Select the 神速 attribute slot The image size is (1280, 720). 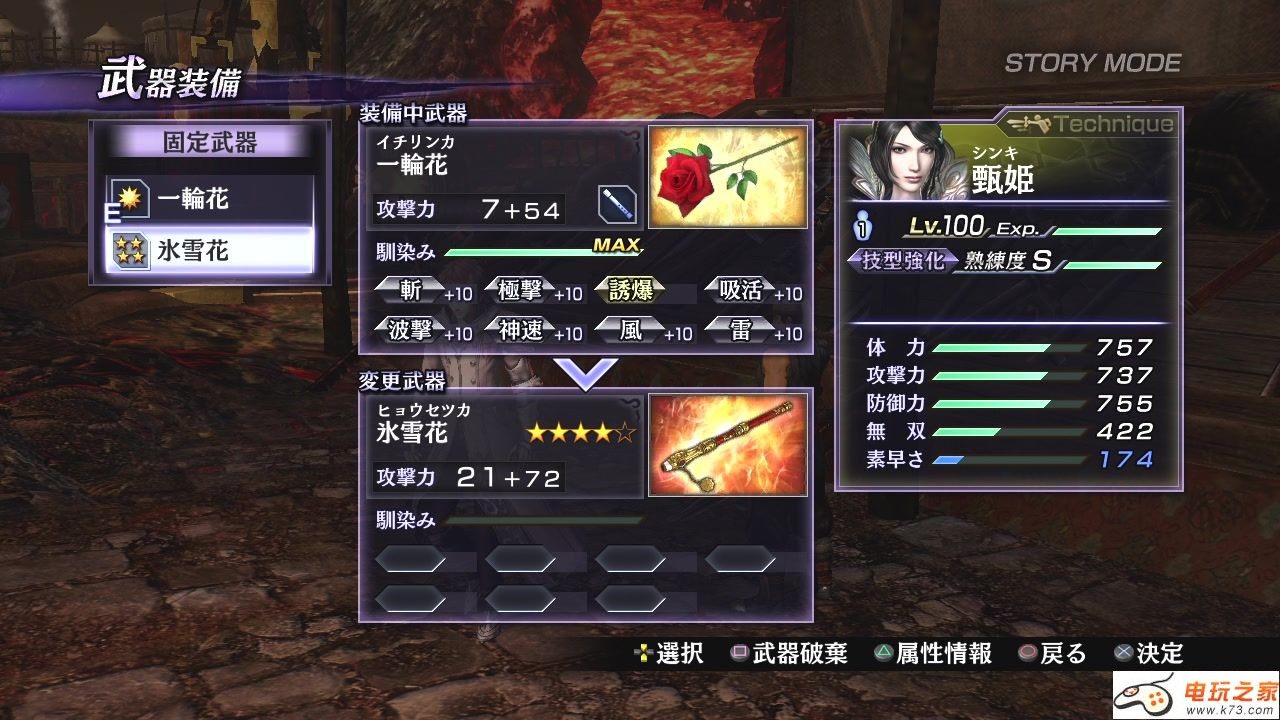coord(522,330)
